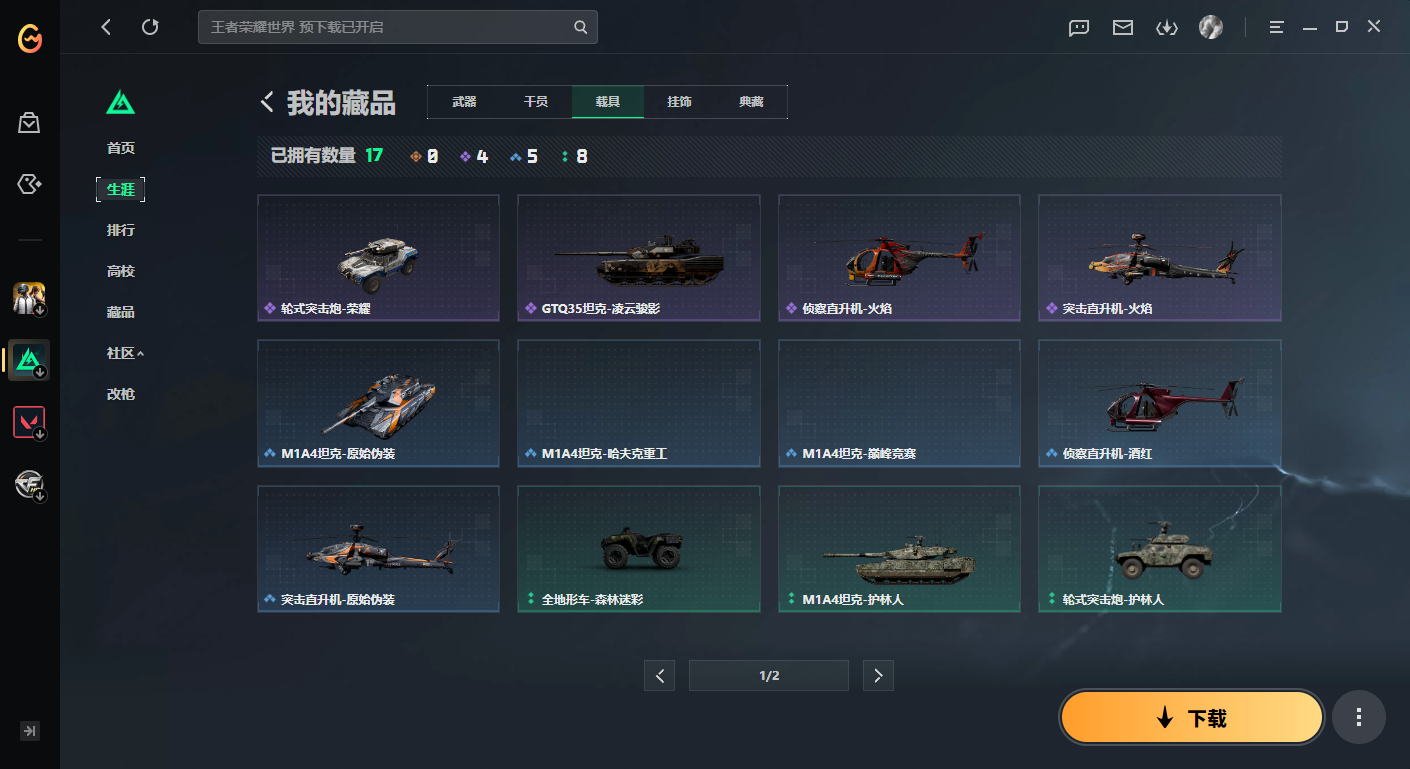
Task: Check mail with the envelope icon
Action: click(1122, 28)
